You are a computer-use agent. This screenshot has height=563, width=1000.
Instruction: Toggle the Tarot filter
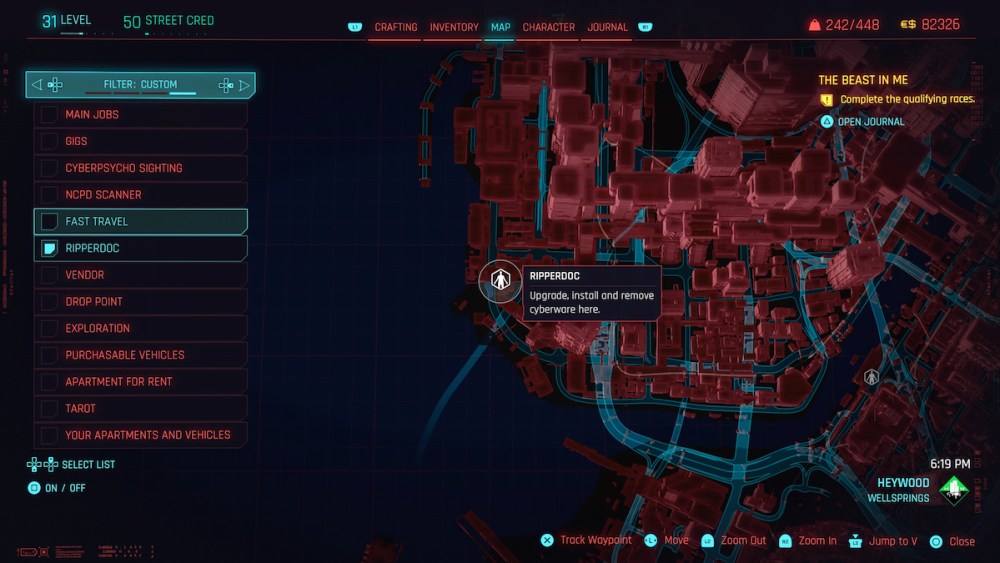click(49, 408)
